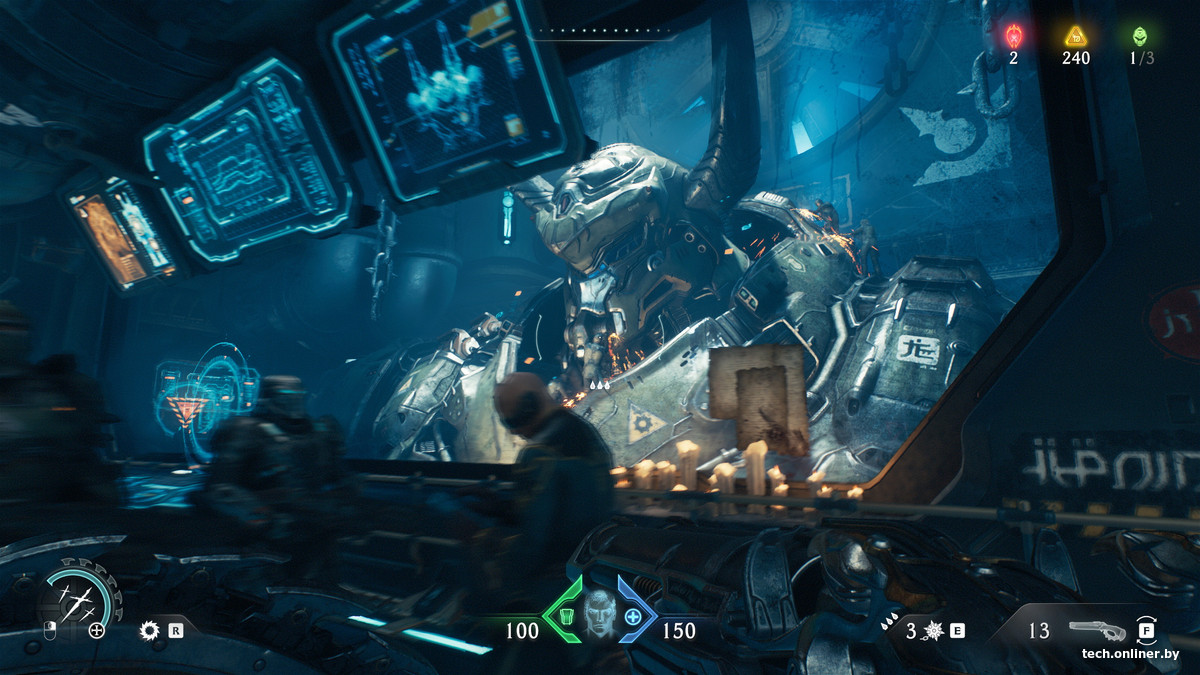Click the tech.onliner.by watermark
The image size is (1200, 675).
(1130, 654)
